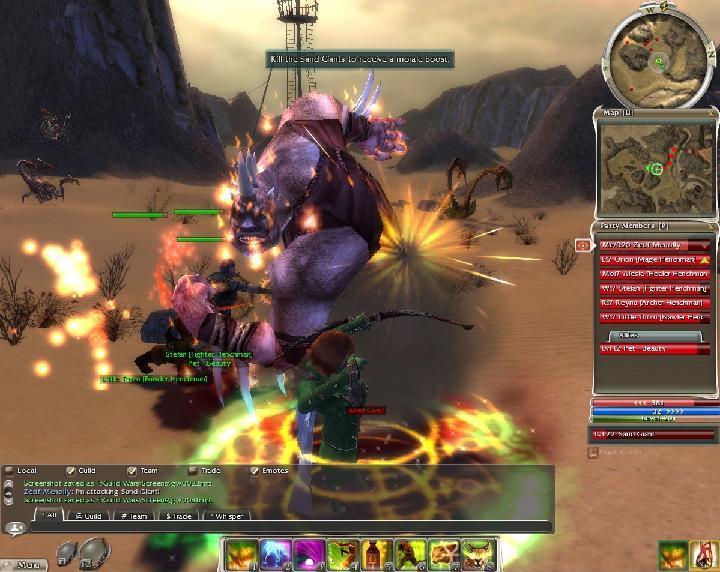Toggle the Local chat channel checkbox
This screenshot has height=572, width=720.
tap(9, 470)
